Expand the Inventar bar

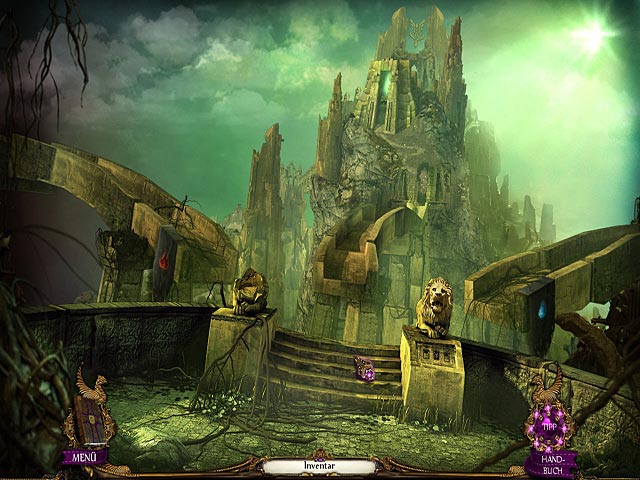click(318, 466)
